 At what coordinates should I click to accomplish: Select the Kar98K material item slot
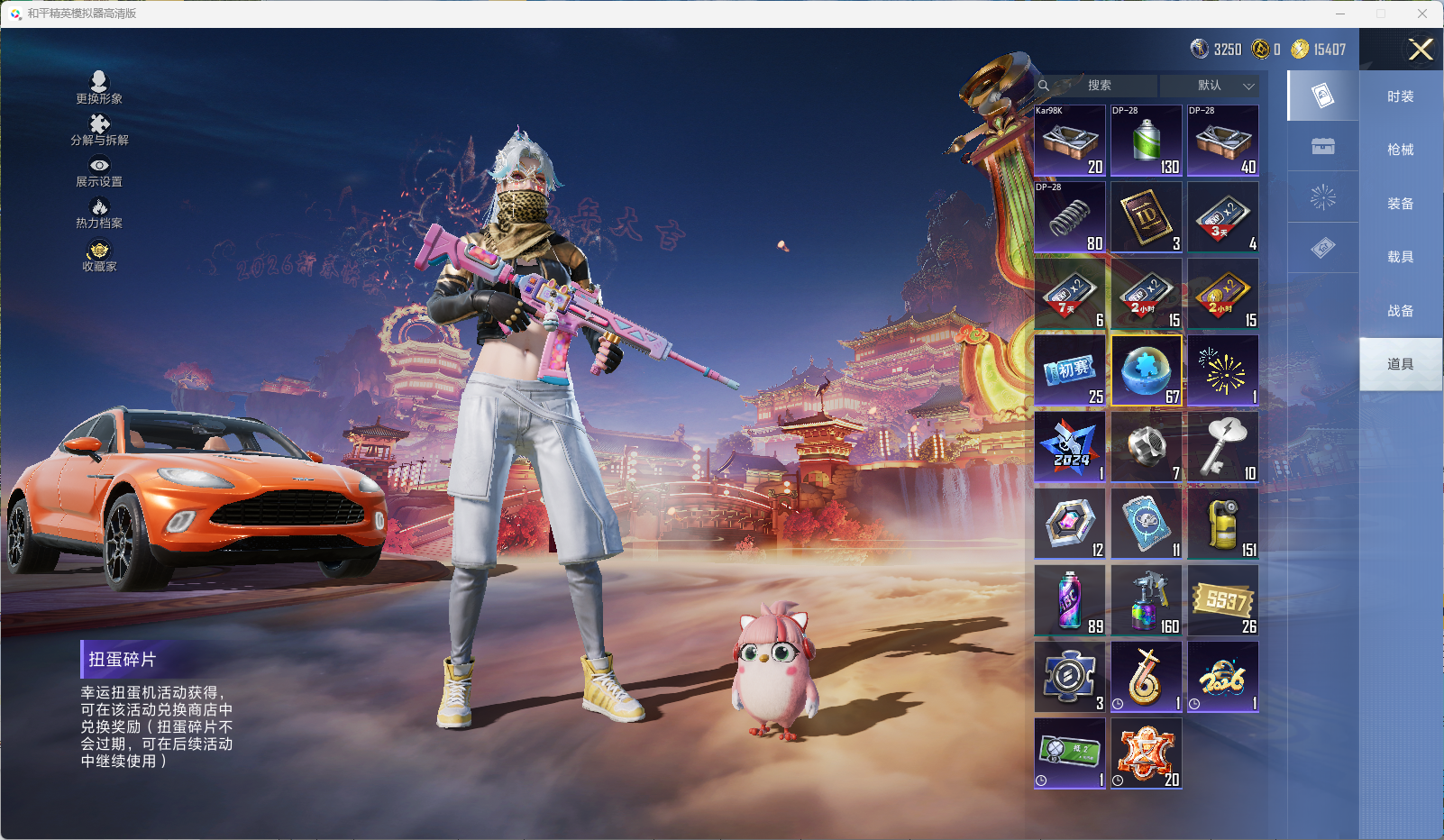(1070, 141)
